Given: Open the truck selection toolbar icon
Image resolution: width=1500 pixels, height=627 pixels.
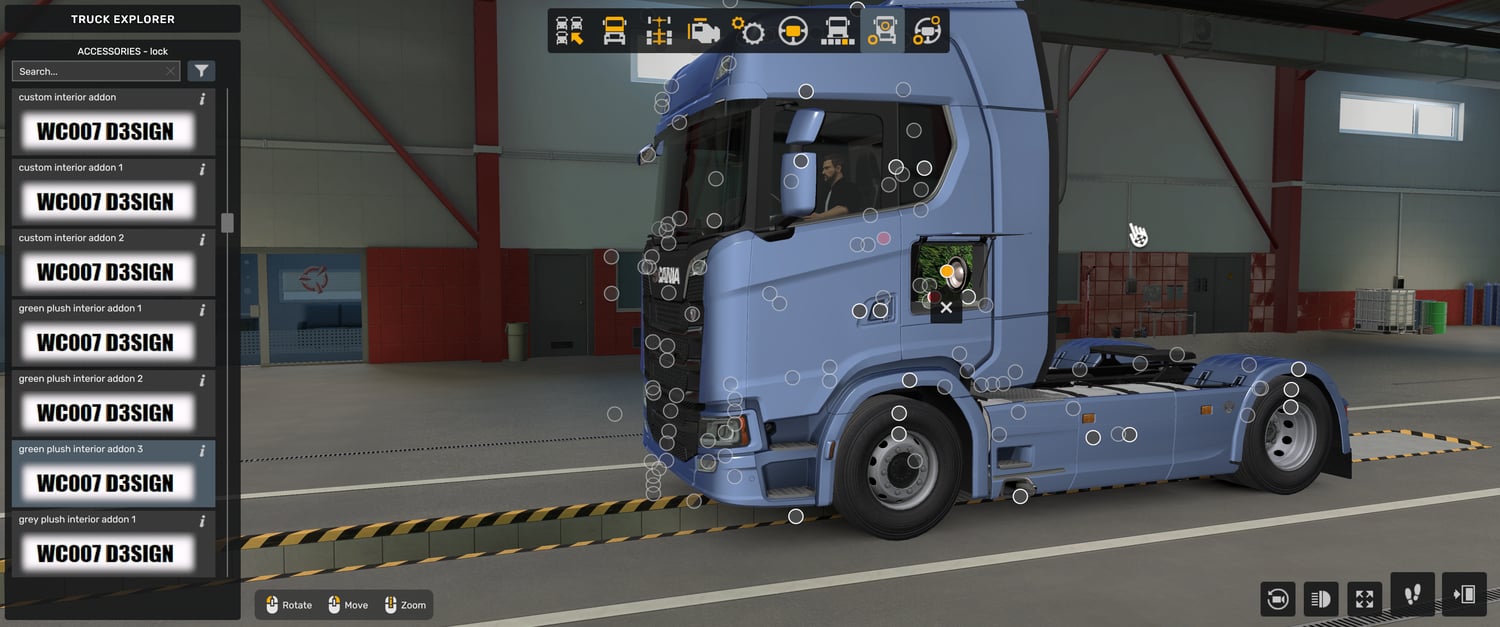Looking at the screenshot, I should click(570, 32).
